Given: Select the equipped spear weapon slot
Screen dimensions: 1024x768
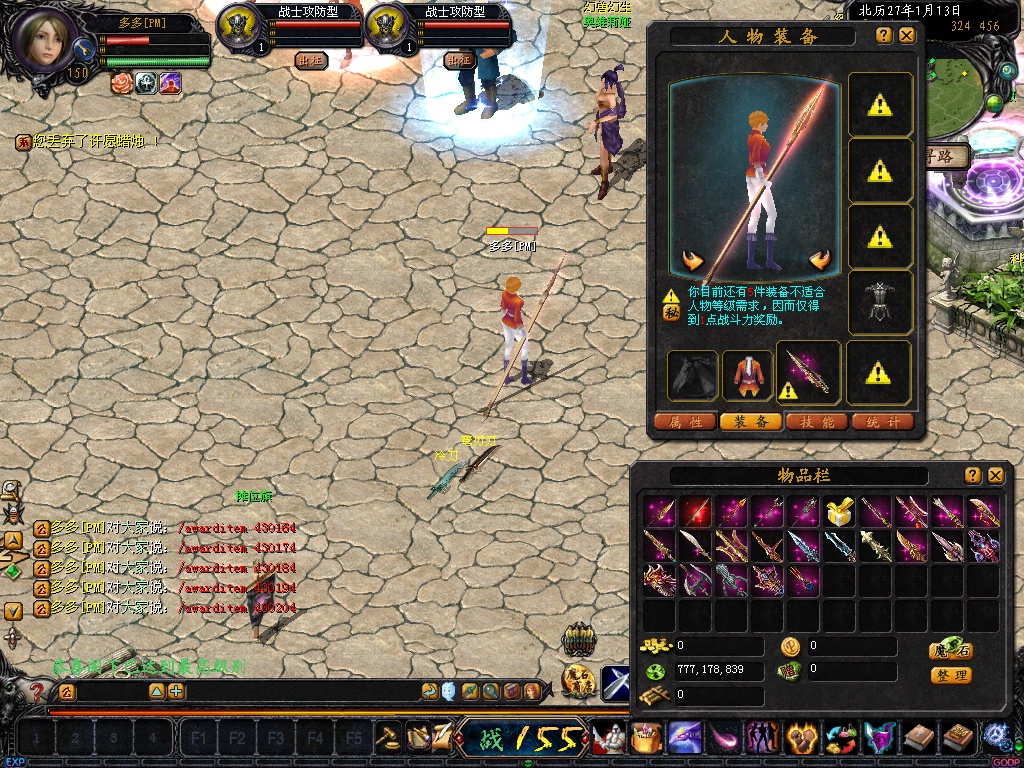Looking at the screenshot, I should tap(808, 374).
